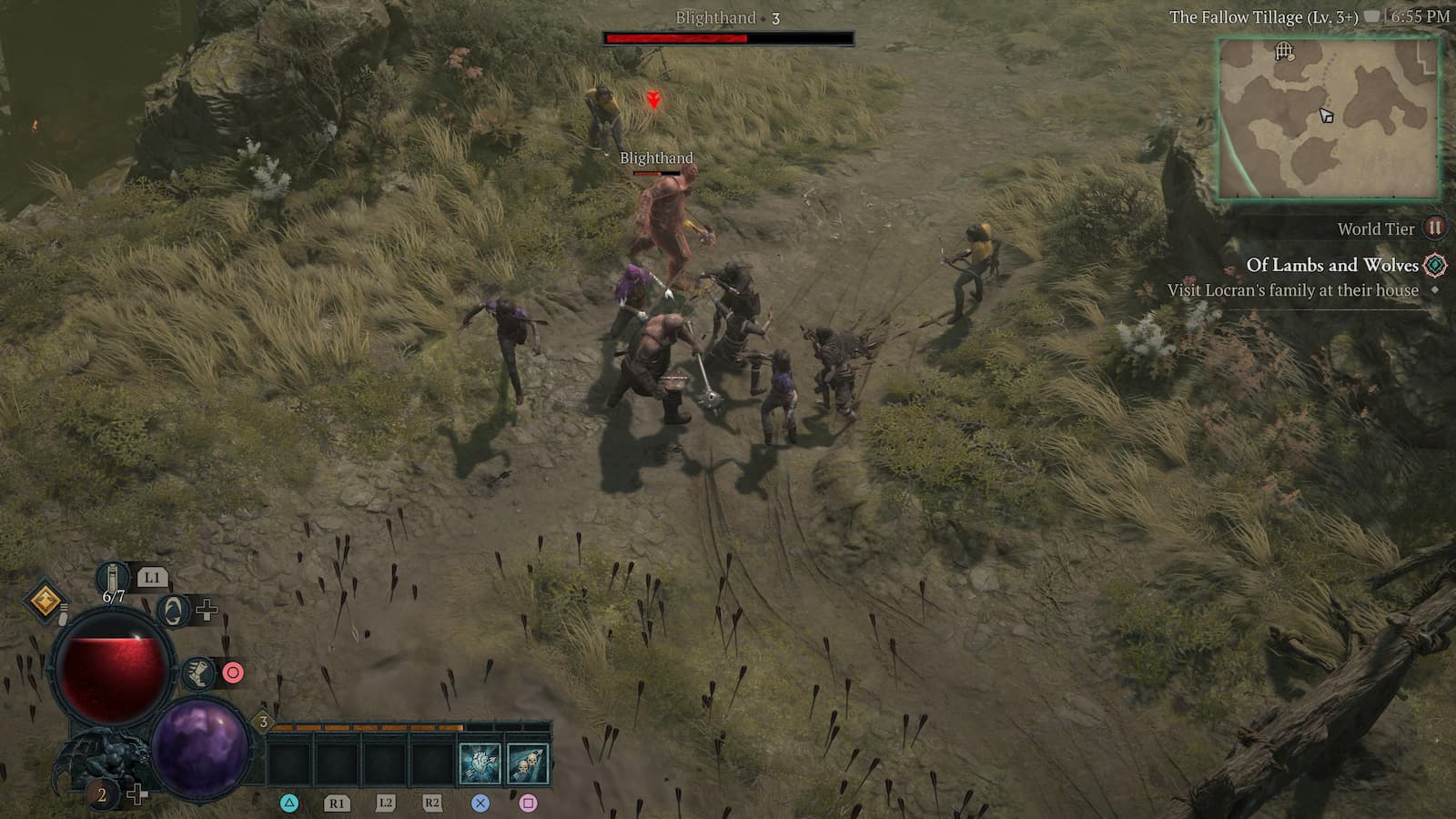1456x819 pixels.
Task: Open the quest entry Of Lambs and Wolves
Action: [1333, 265]
